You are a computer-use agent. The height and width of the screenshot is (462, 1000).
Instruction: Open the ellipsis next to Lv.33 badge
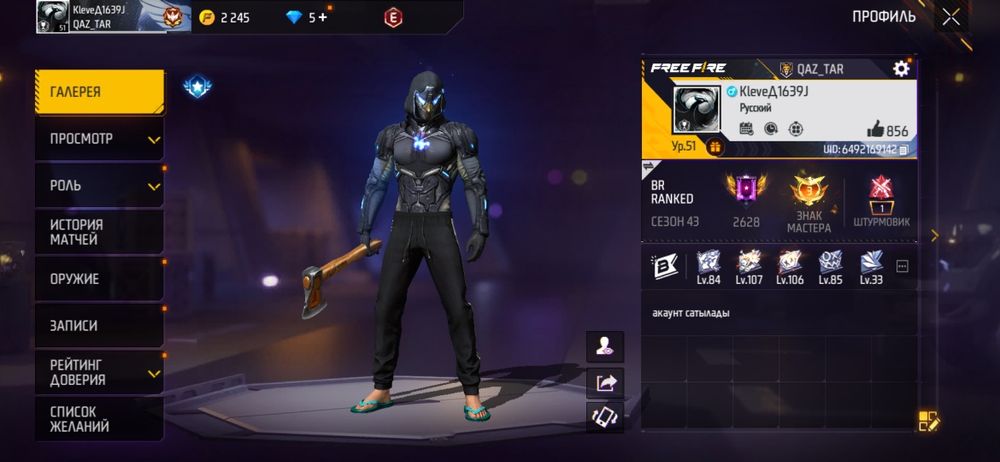click(902, 267)
